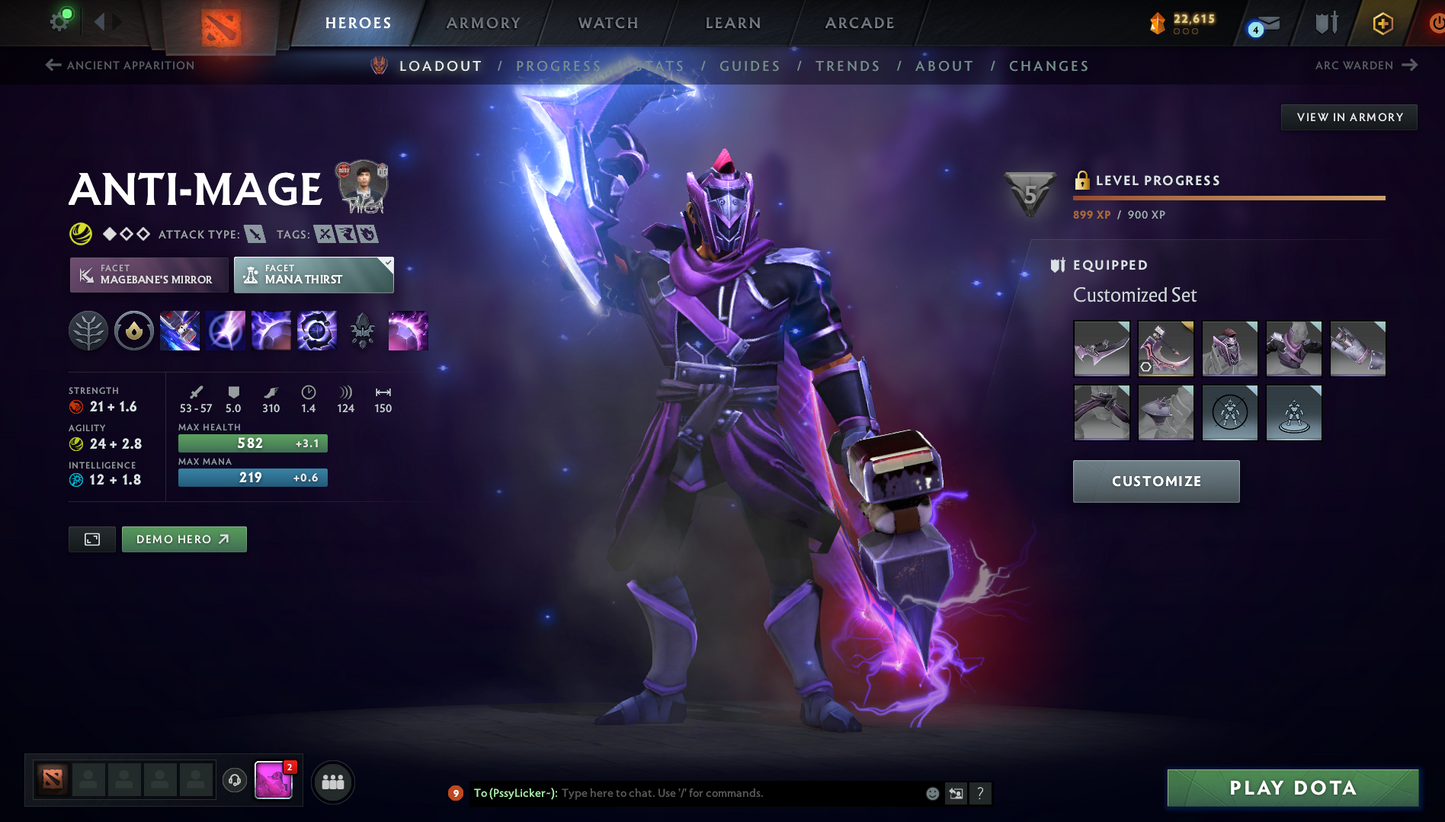Viewport: 1445px width, 822px height.
Task: Launch Demo Hero mode
Action: pyautogui.click(x=184, y=539)
